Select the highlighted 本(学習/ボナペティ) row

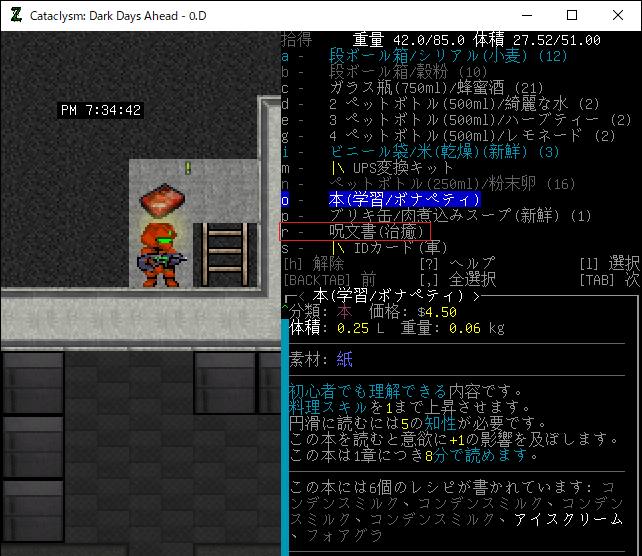(x=405, y=200)
